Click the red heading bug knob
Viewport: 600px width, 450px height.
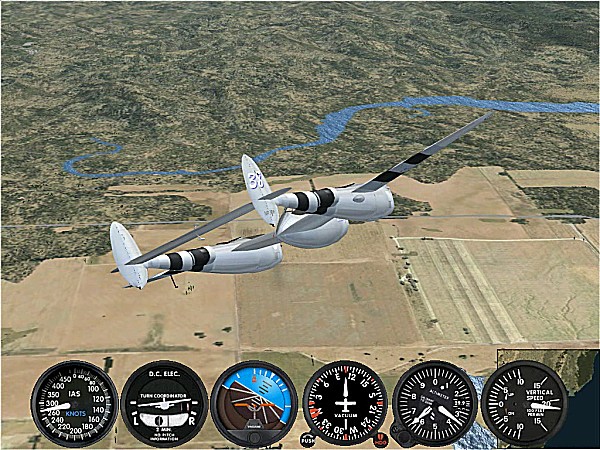pyautogui.click(x=381, y=437)
